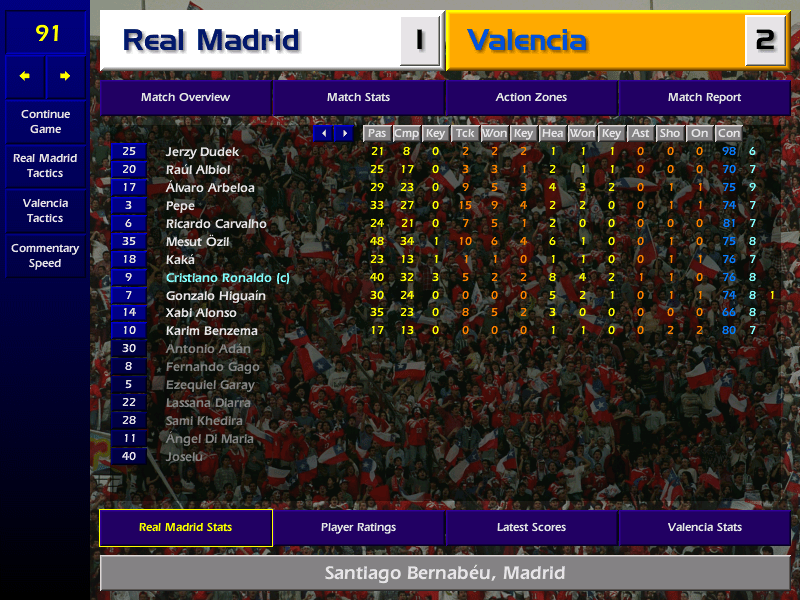Open the Match Stats tab
The height and width of the screenshot is (600, 800).
[x=358, y=98]
